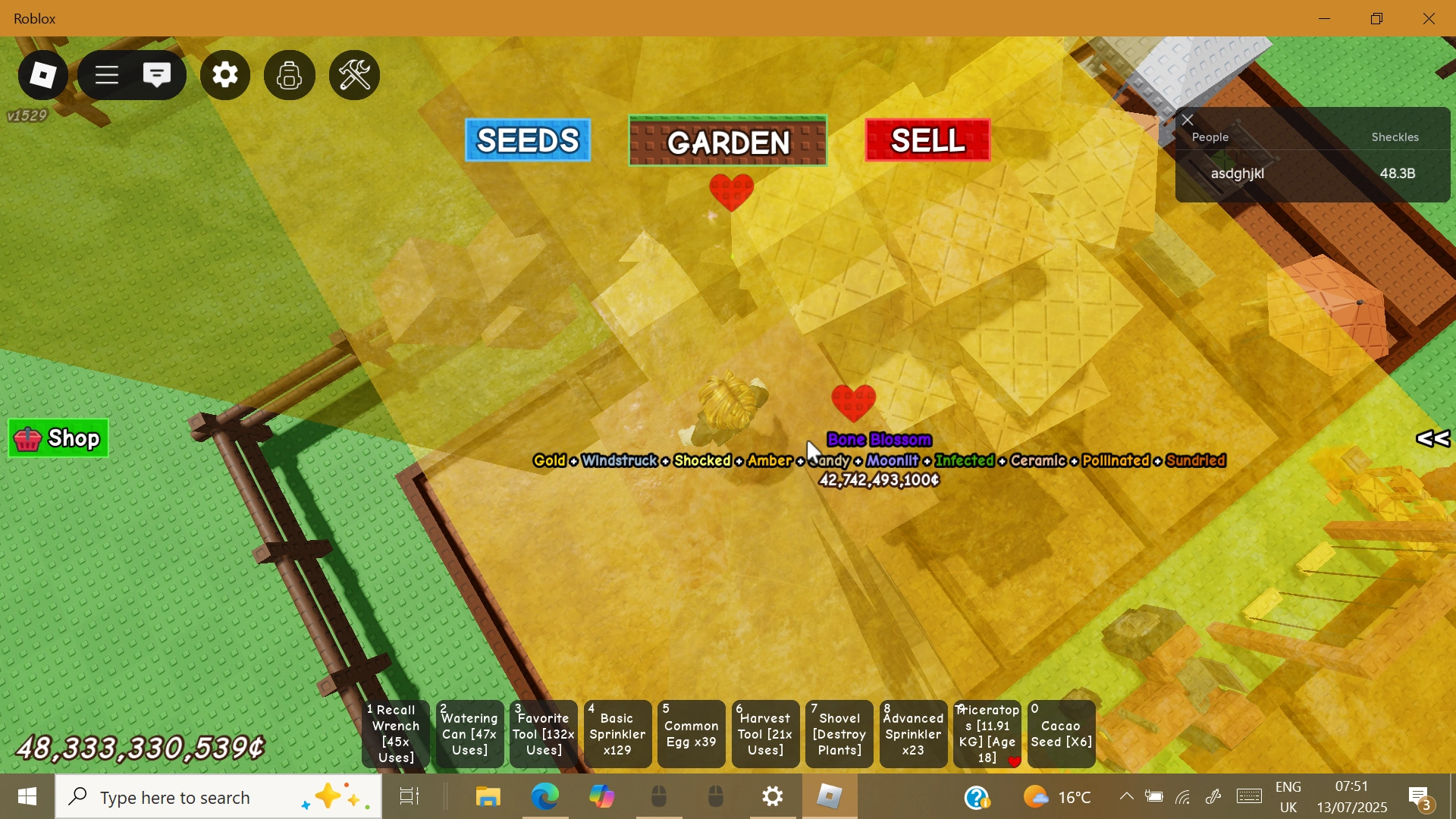Equip the Favorite Tool from slot 3
The image size is (1456, 819).
pos(542,733)
